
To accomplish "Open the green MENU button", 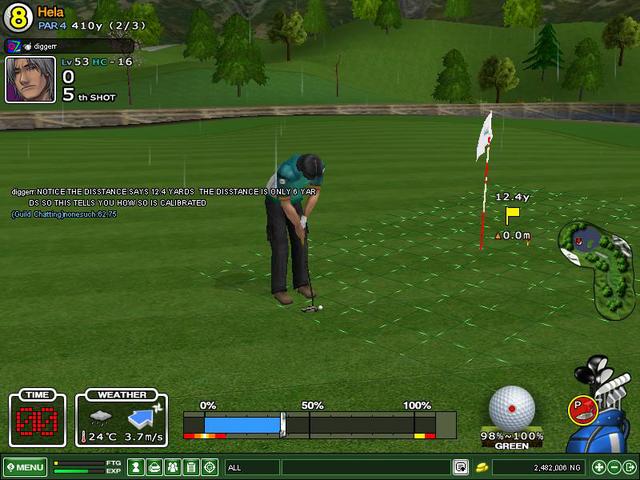I will (x=25, y=467).
